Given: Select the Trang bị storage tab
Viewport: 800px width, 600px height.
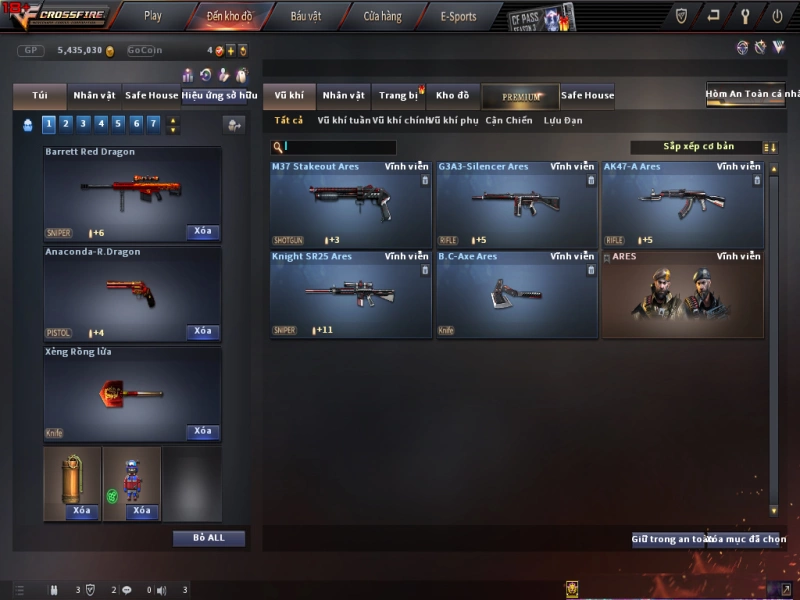Looking at the screenshot, I should [398, 96].
